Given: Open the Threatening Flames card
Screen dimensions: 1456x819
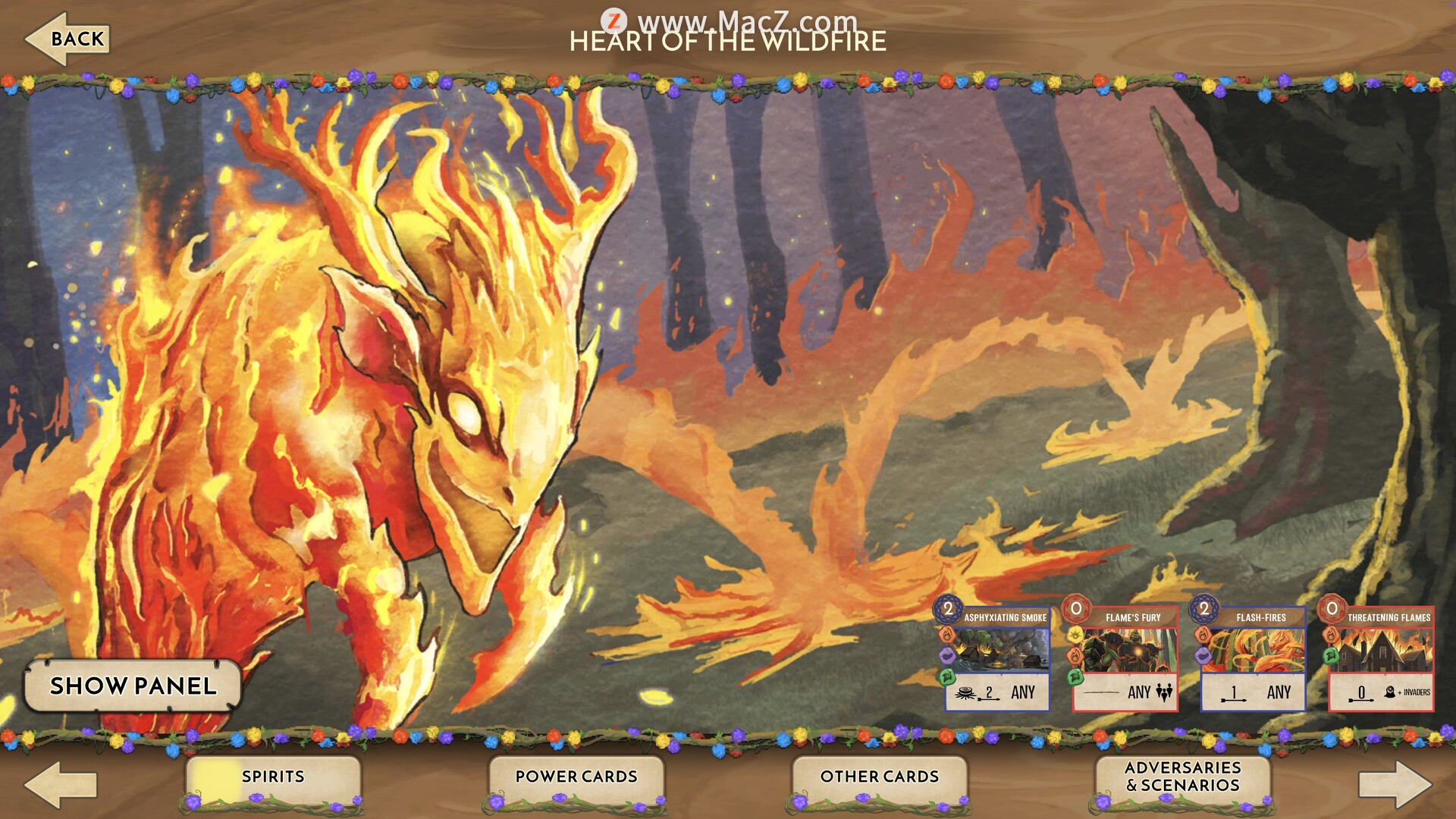Looking at the screenshot, I should point(1380,658).
